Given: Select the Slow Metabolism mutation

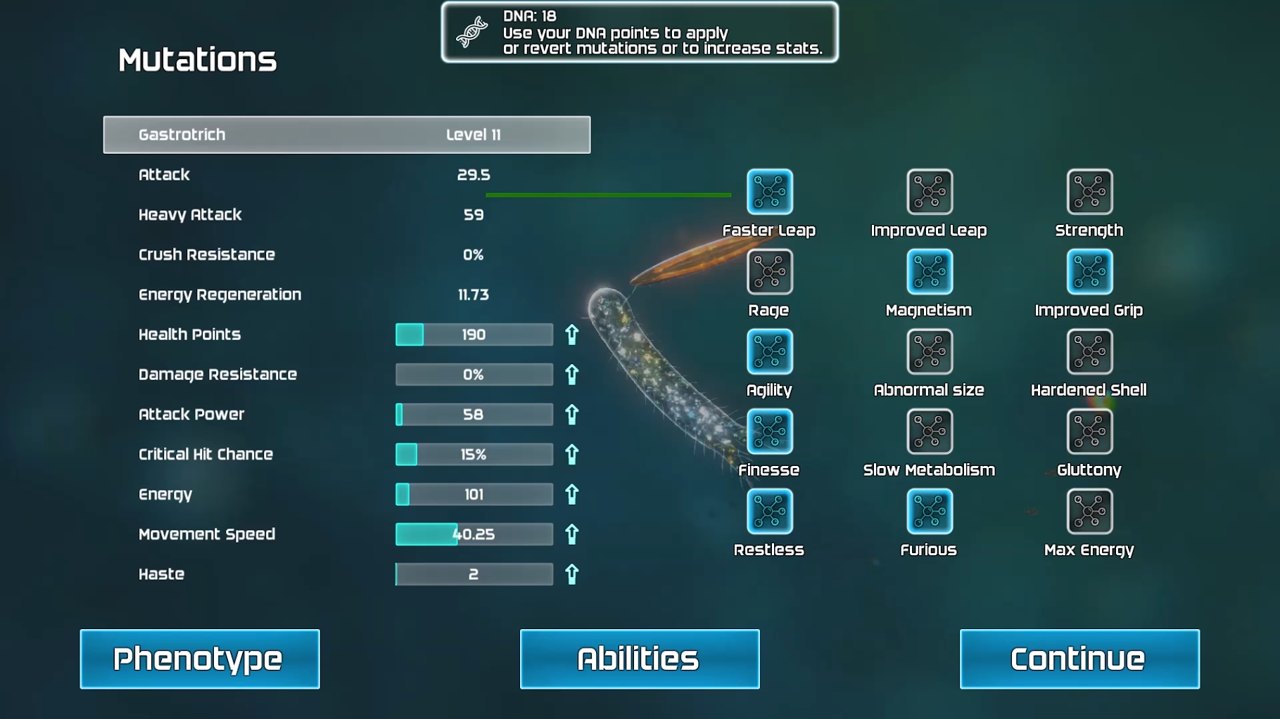Looking at the screenshot, I should coord(929,432).
